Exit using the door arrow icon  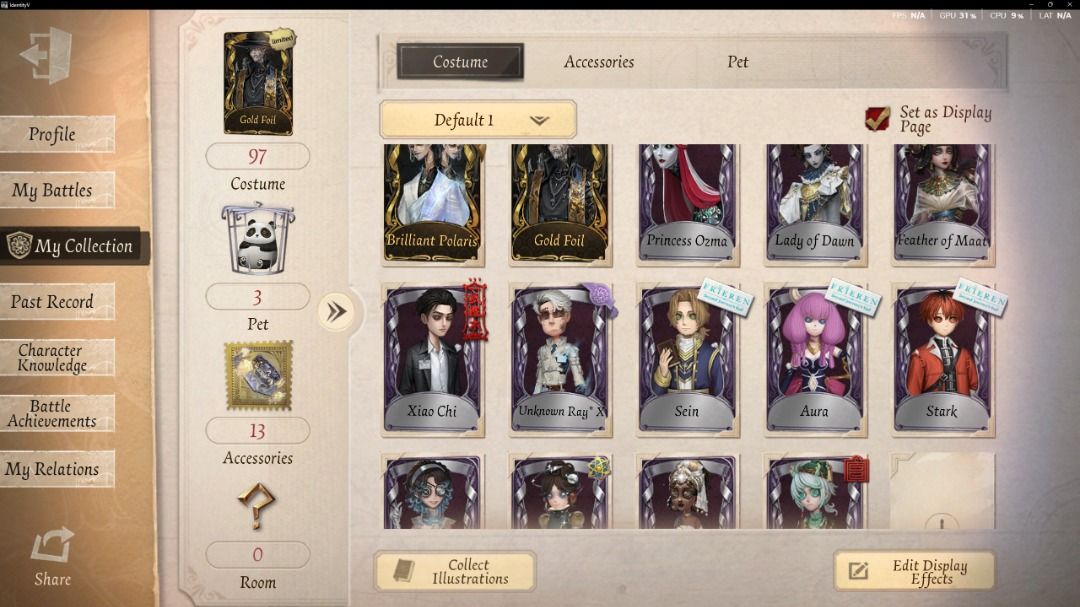click(46, 55)
